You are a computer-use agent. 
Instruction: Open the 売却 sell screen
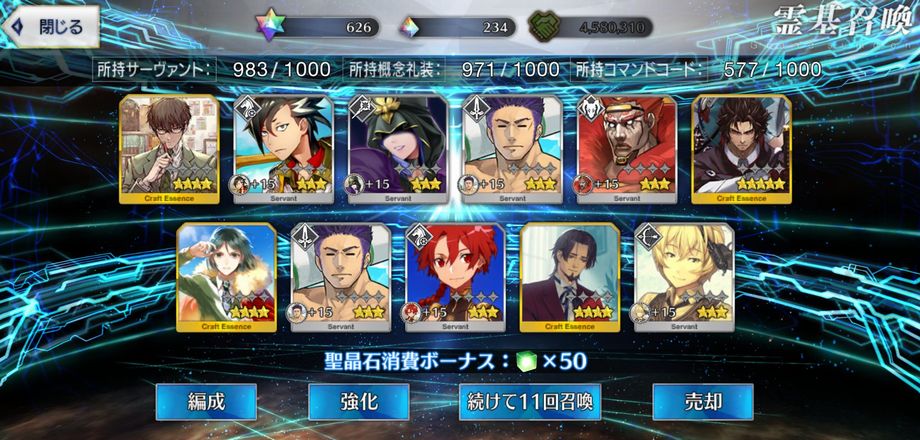tap(688, 402)
